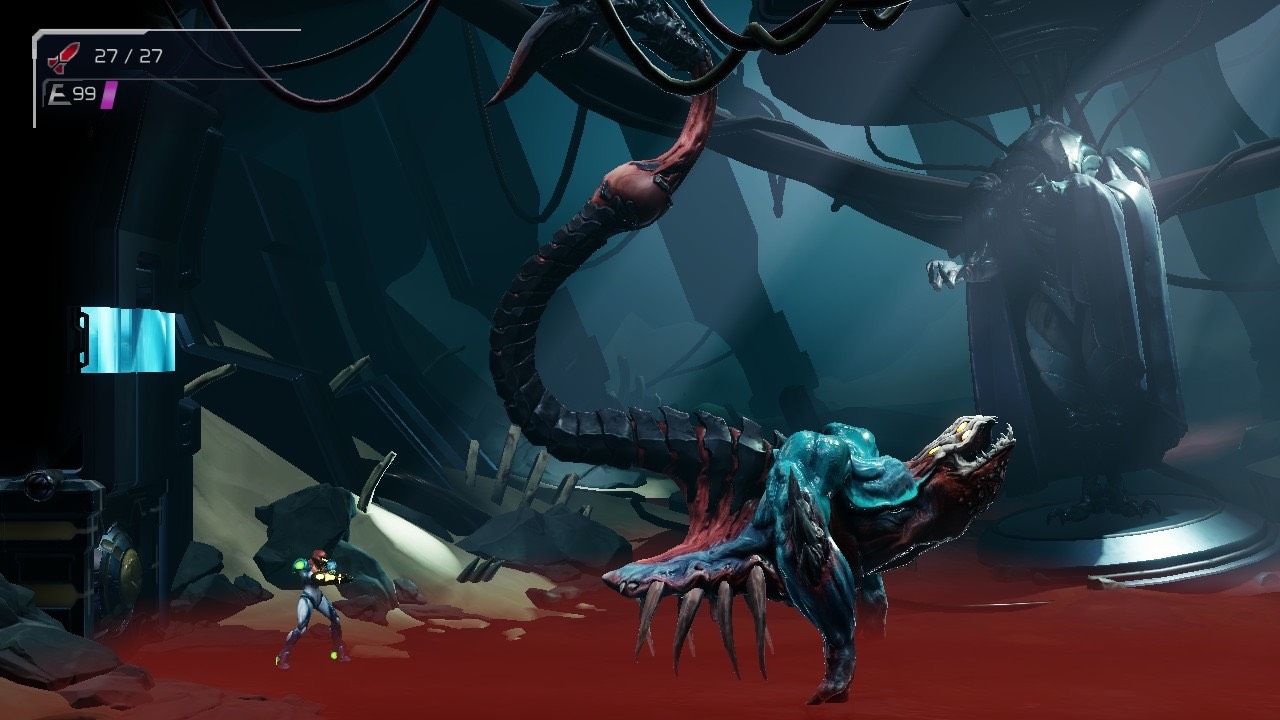
Task: Click the creature's glowing yellow eye
Action: pyautogui.click(x=962, y=425)
